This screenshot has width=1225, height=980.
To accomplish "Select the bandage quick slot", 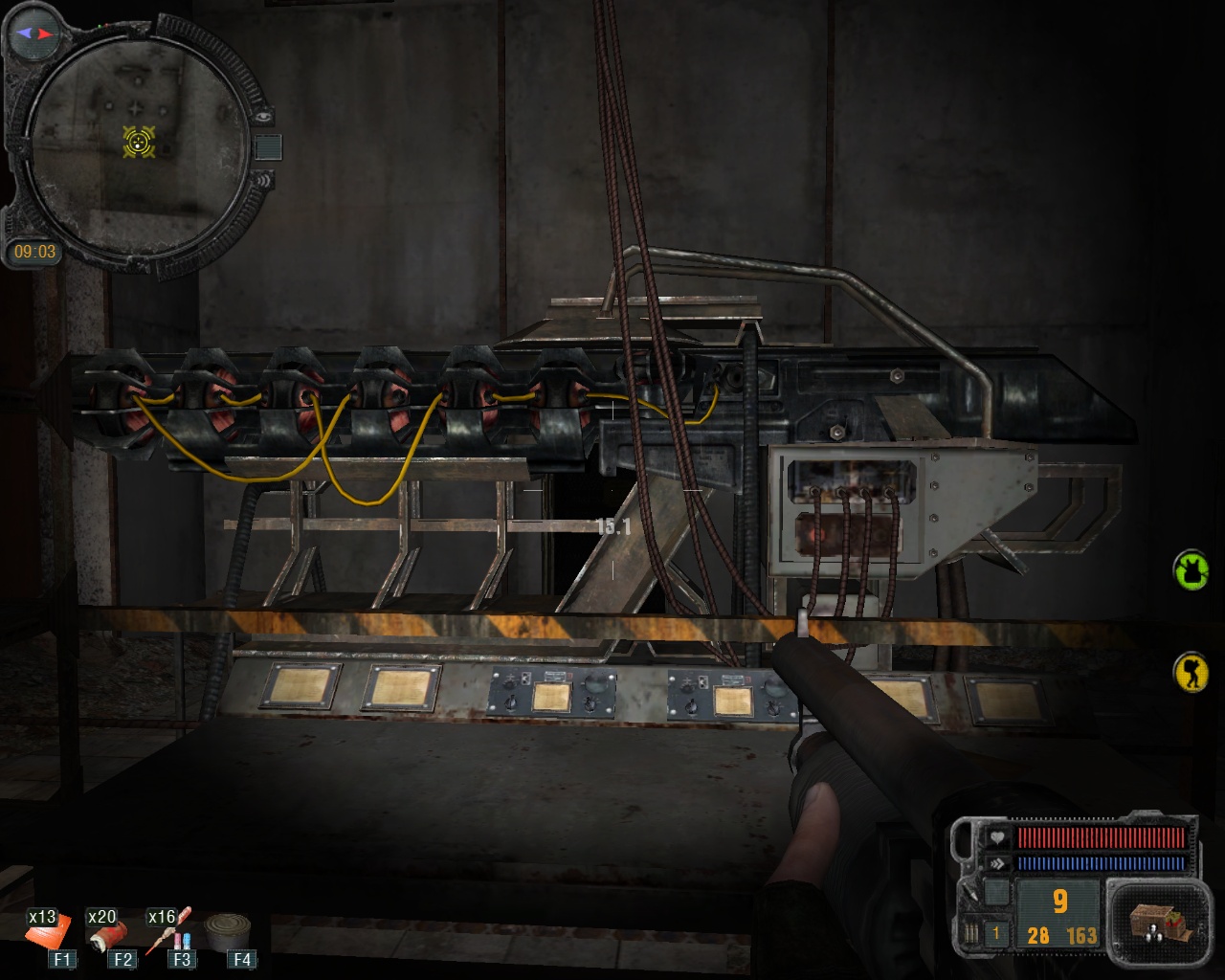I will pos(108,932).
